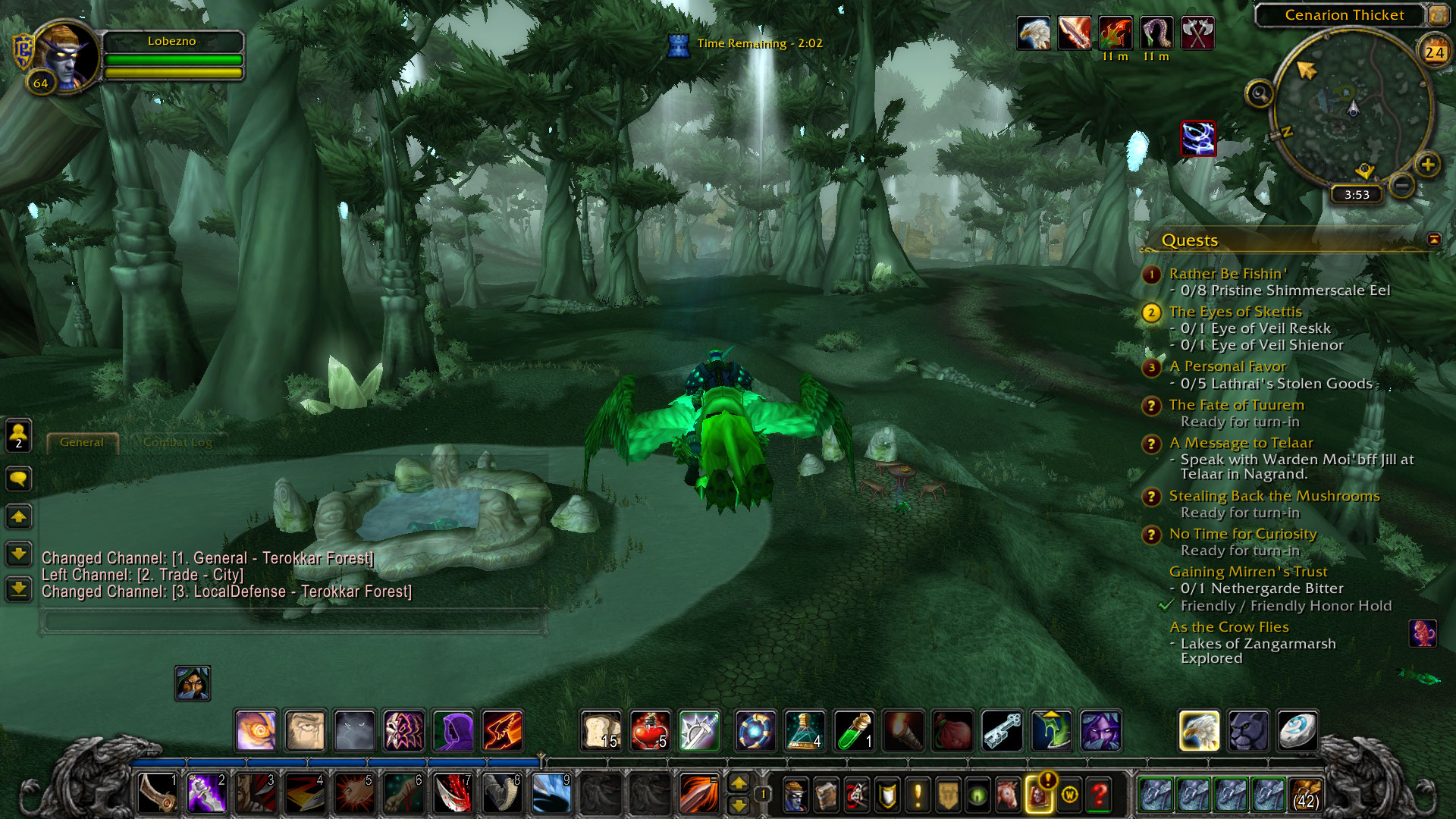Select the General chat tab

[82, 442]
